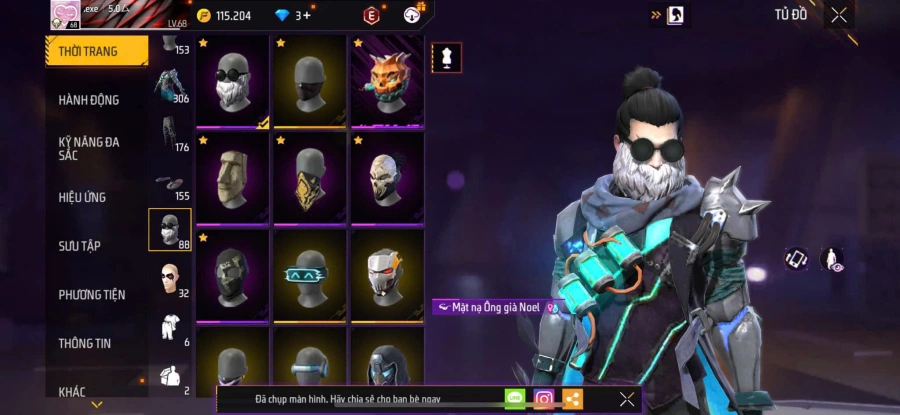Switch to KỸ NĂNG ĐA SẮC tab
This screenshot has width=900, height=415.
(89, 148)
